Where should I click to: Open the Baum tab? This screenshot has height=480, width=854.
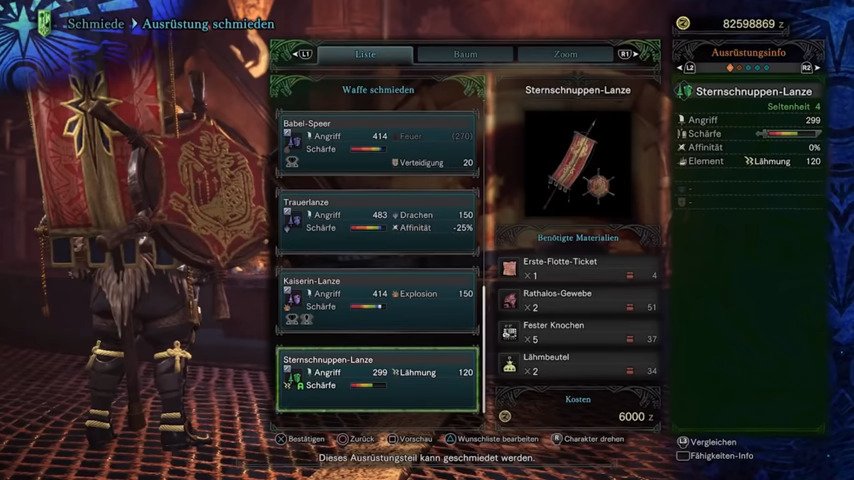(465, 54)
